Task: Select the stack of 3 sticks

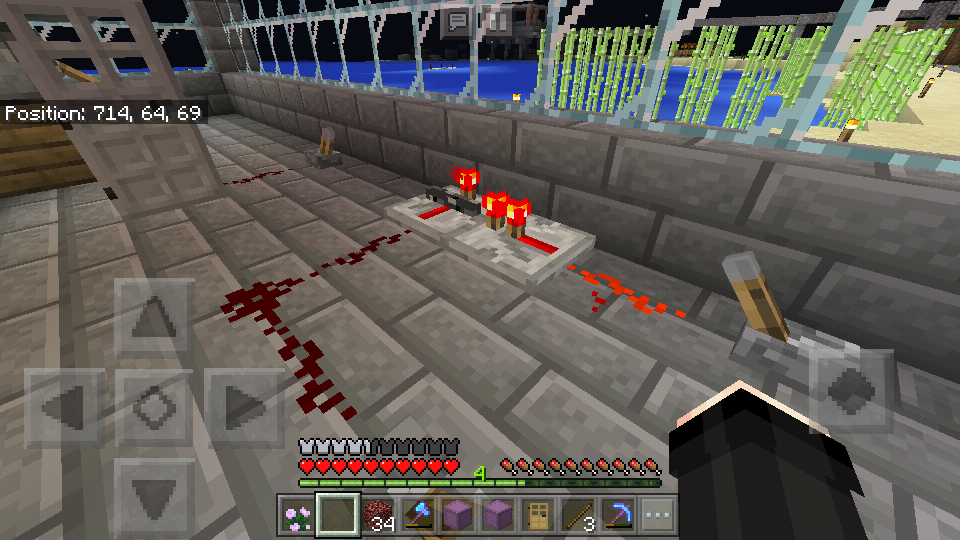Action: pyautogui.click(x=577, y=515)
